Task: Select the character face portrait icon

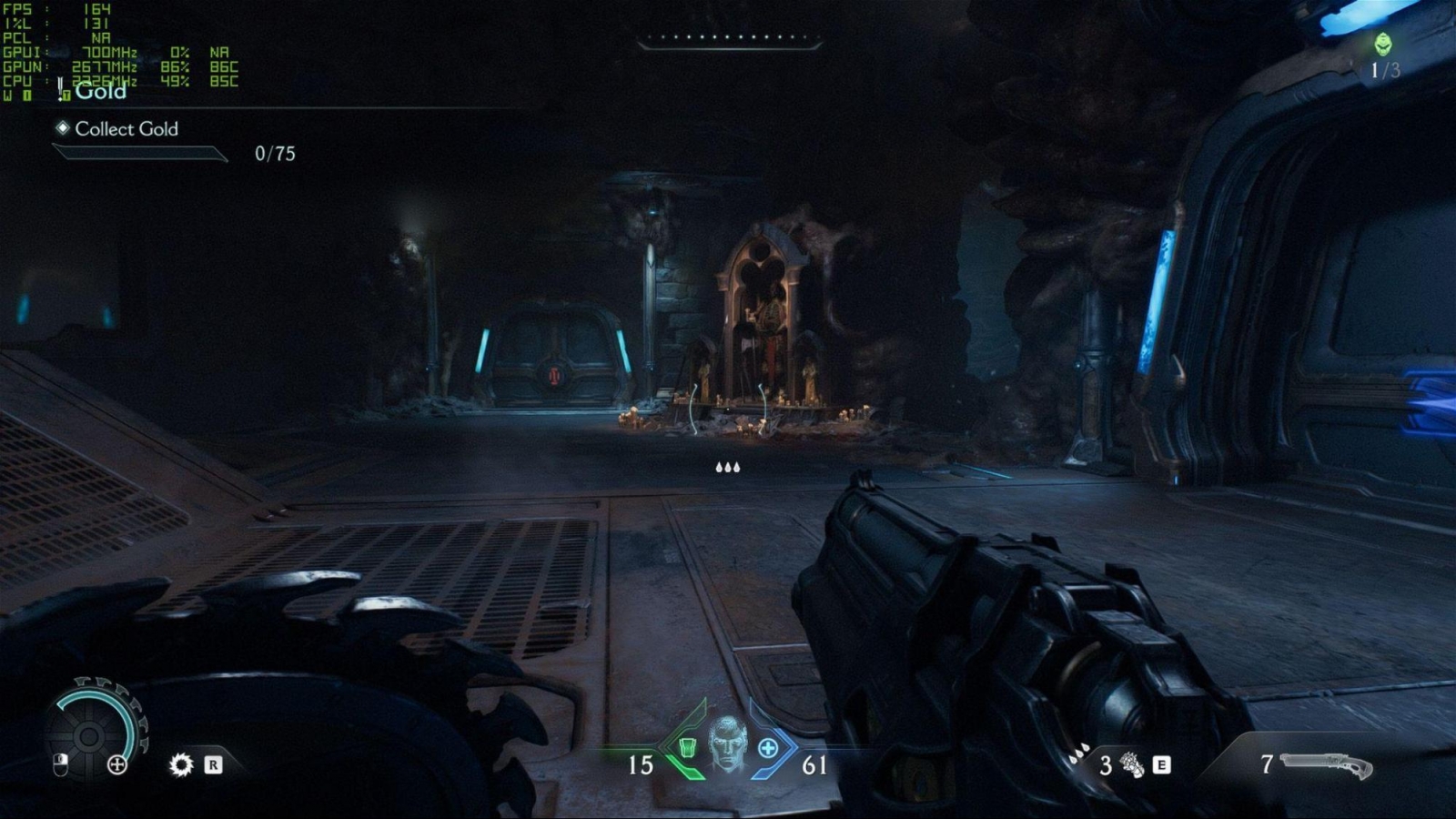Action: 727,749
